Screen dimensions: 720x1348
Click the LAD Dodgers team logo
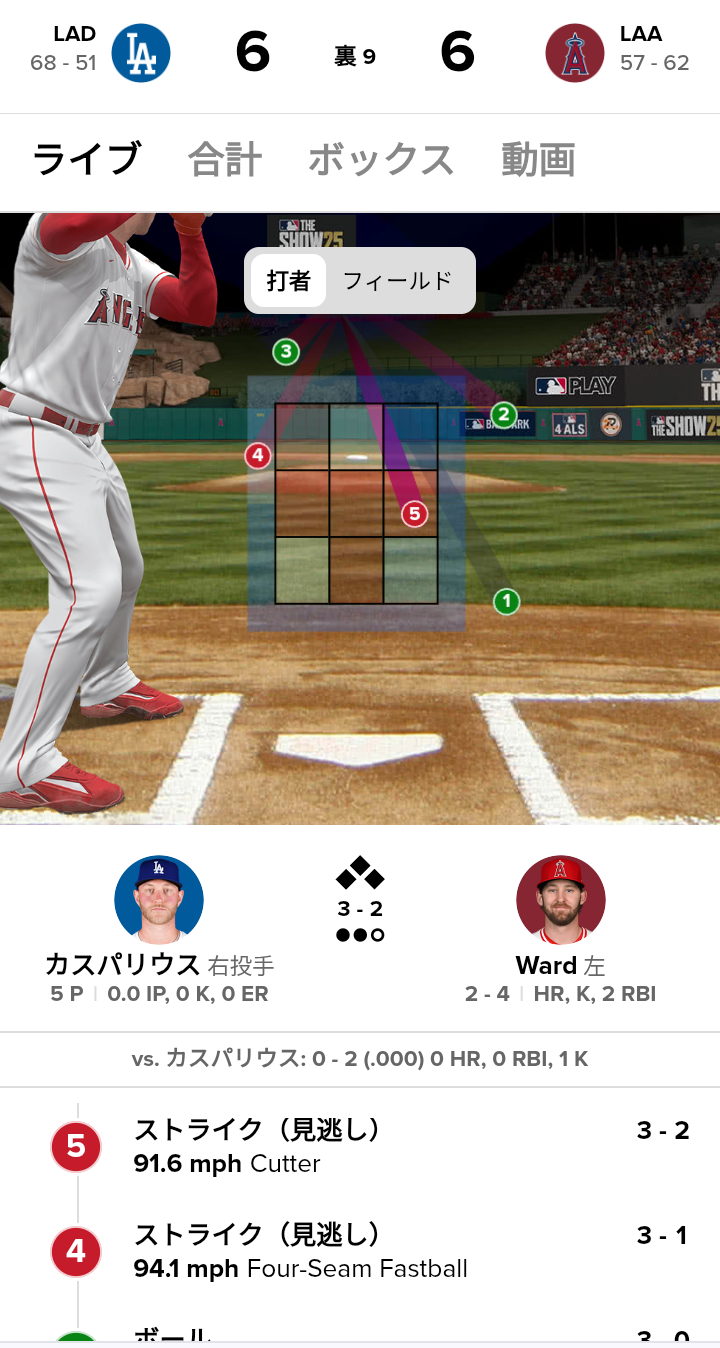point(140,53)
